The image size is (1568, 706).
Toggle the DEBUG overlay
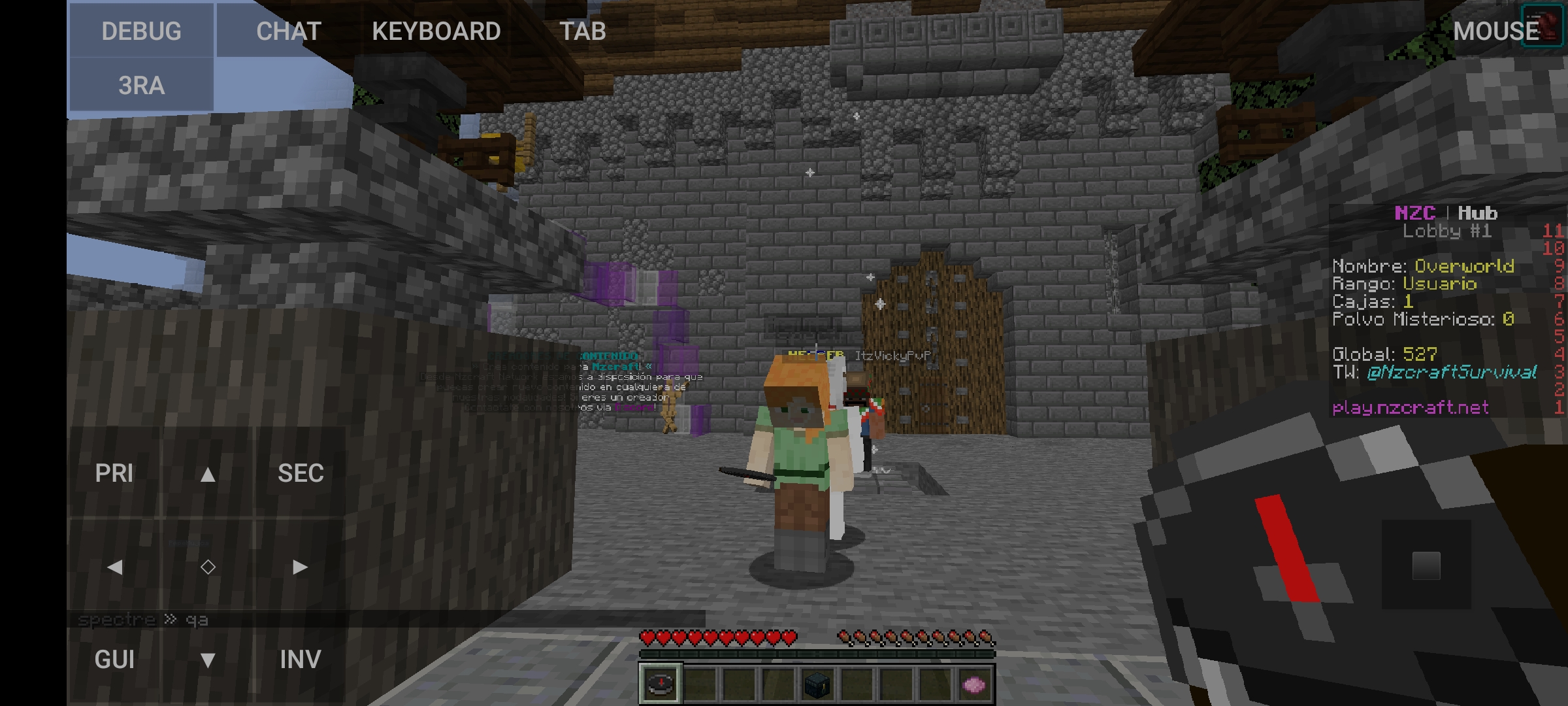click(x=141, y=30)
